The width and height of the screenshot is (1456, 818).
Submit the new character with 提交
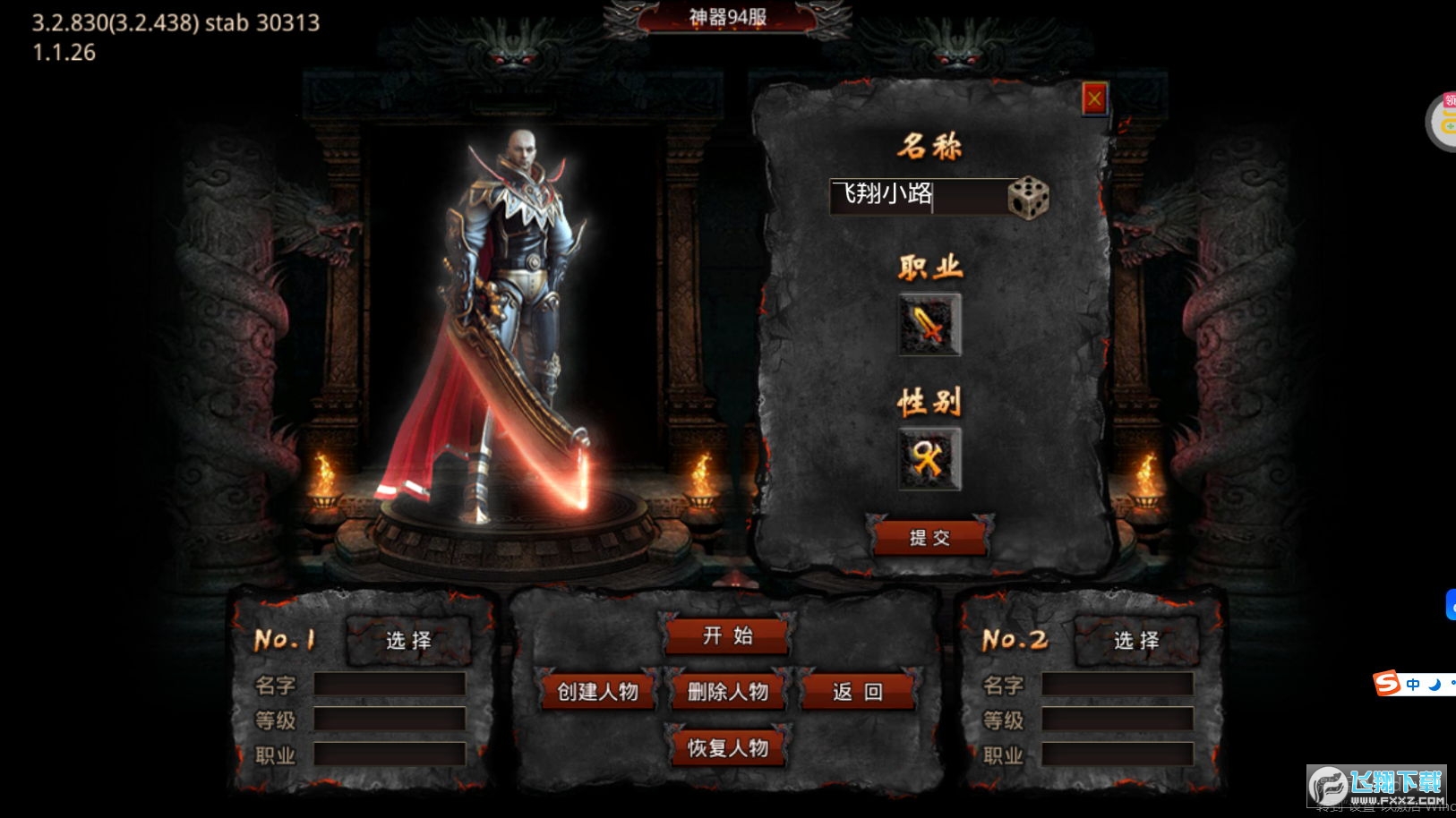pyautogui.click(x=929, y=538)
